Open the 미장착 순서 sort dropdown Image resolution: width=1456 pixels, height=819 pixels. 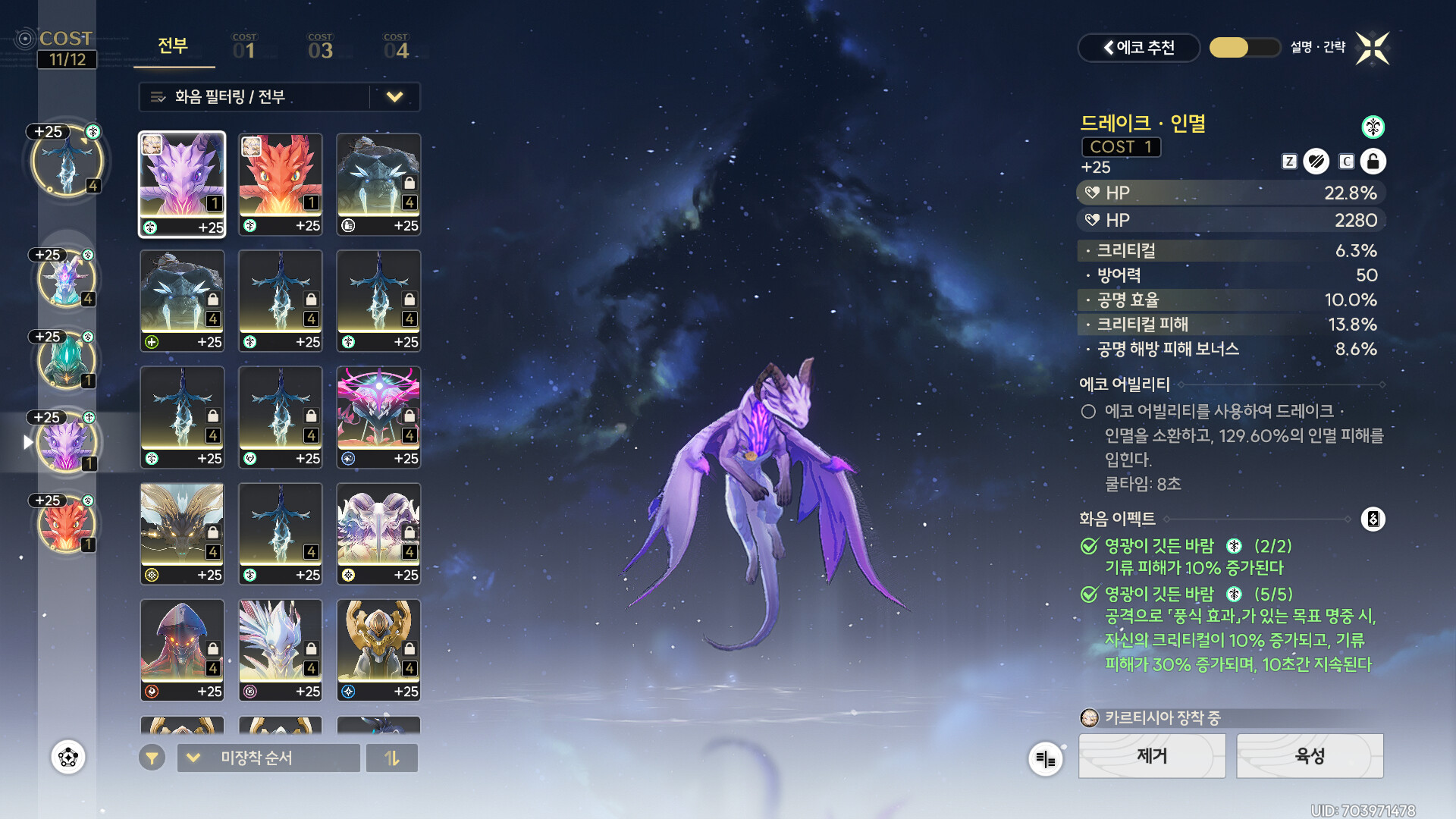(268, 758)
